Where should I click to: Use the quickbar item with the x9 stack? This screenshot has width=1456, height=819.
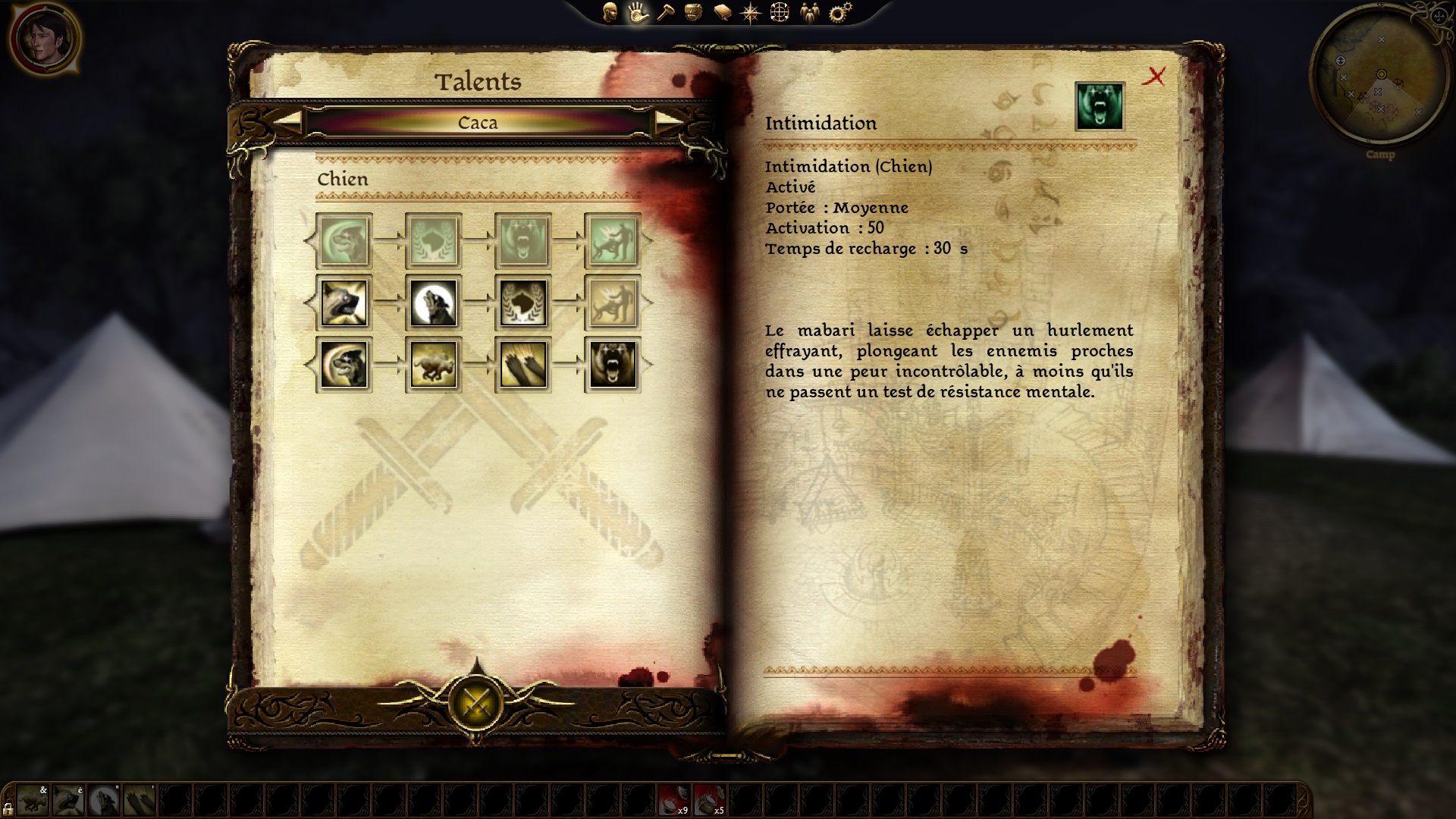pyautogui.click(x=673, y=800)
